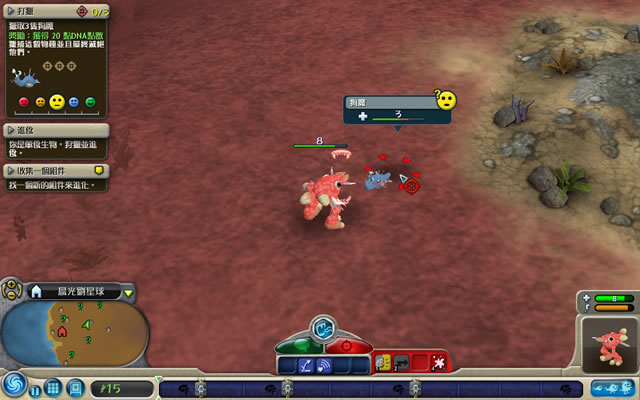Activate the mating call ability
The height and width of the screenshot is (400, 640).
(x=324, y=366)
